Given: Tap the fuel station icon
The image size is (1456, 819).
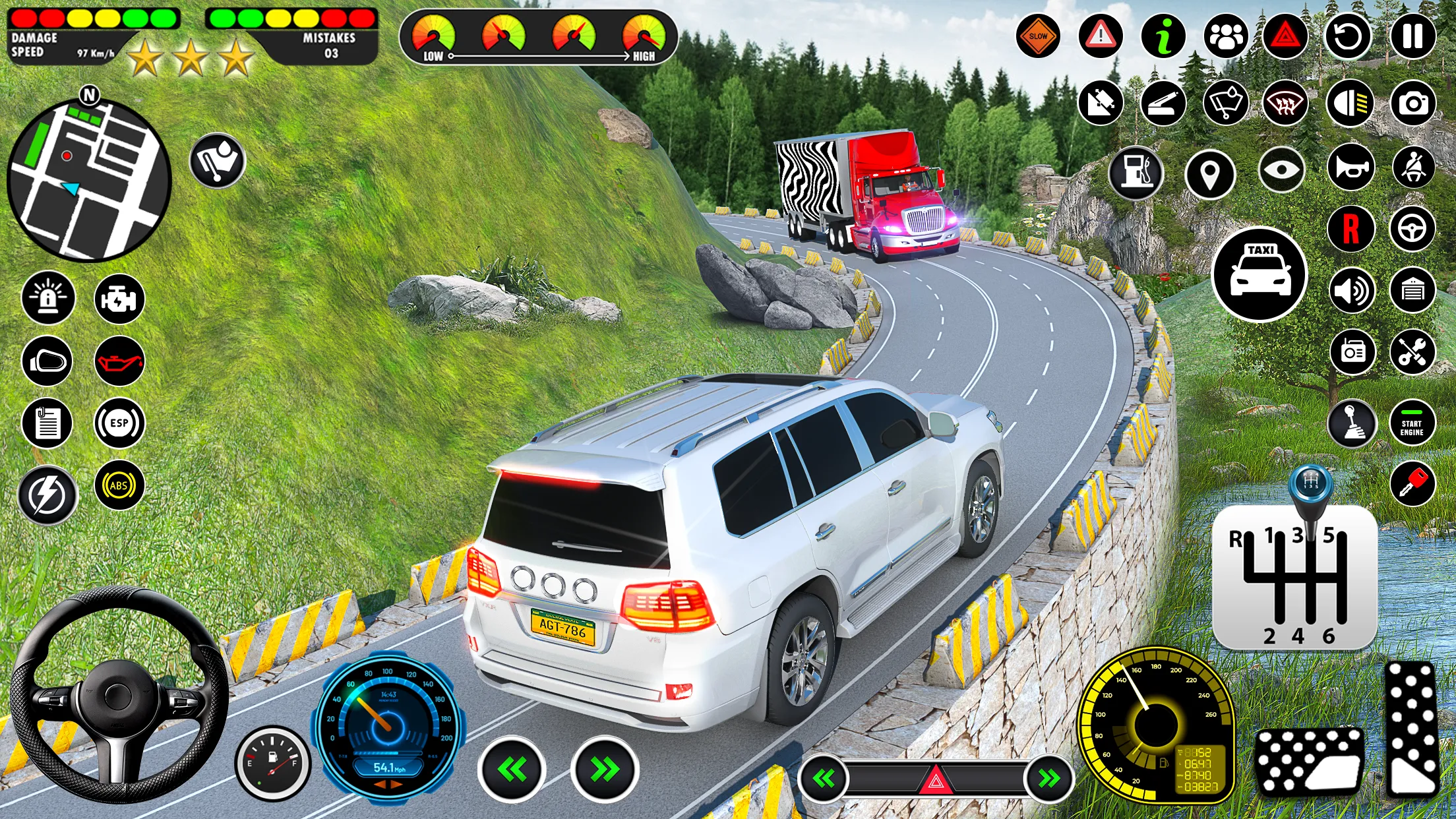Looking at the screenshot, I should tap(1137, 173).
